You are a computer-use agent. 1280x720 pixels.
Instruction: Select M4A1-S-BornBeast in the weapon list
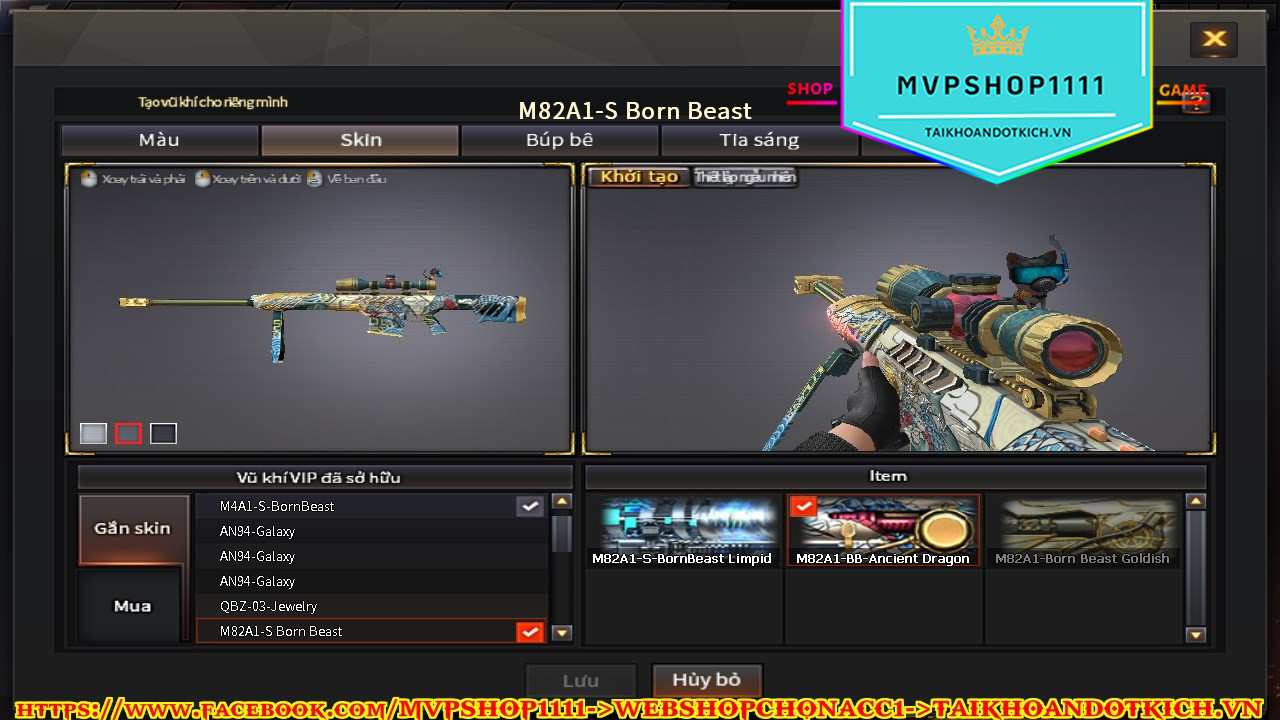[x=370, y=506]
